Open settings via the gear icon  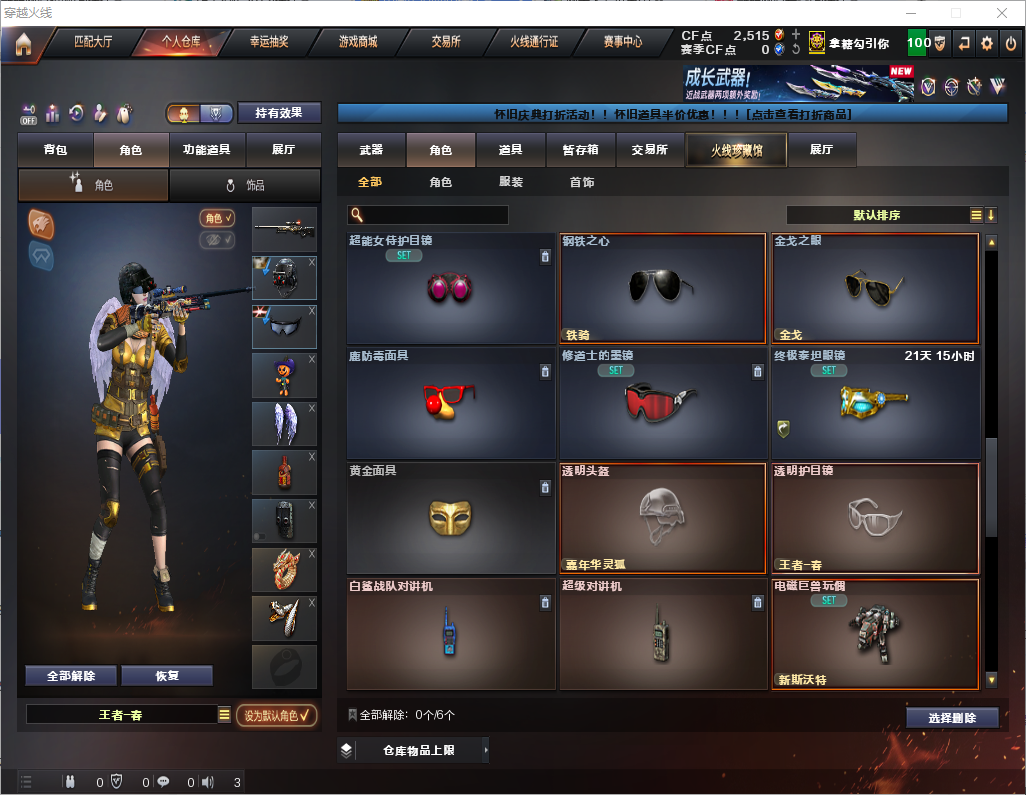tap(987, 43)
